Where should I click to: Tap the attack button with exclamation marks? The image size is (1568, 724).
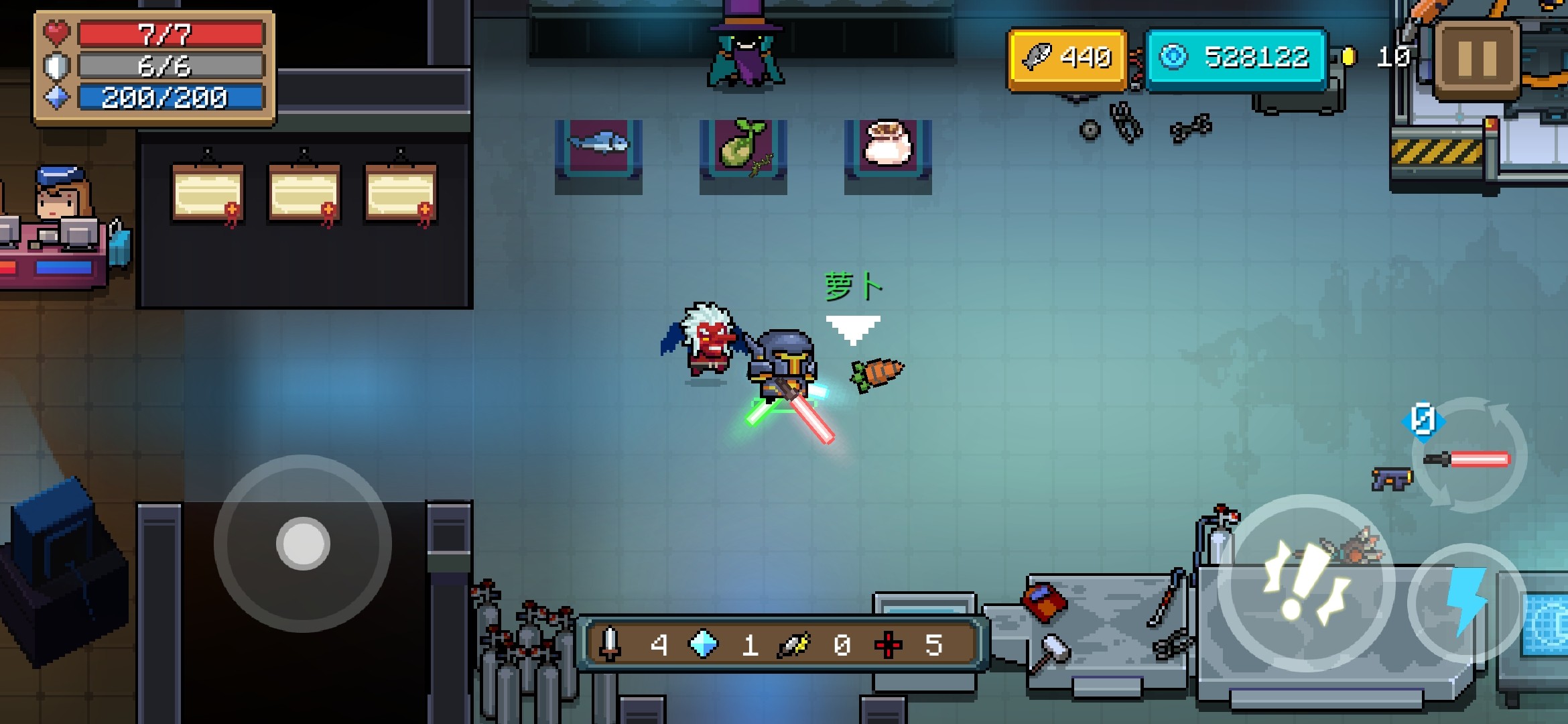[x=1305, y=583]
